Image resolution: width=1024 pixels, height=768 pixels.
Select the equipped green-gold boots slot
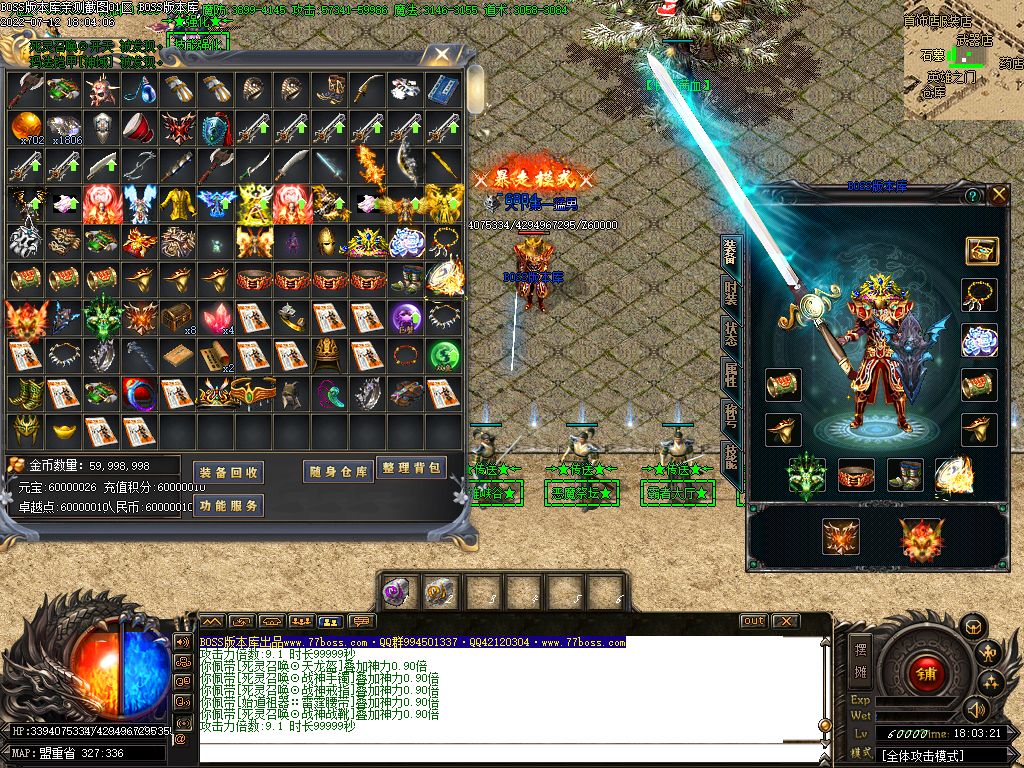tap(906, 476)
